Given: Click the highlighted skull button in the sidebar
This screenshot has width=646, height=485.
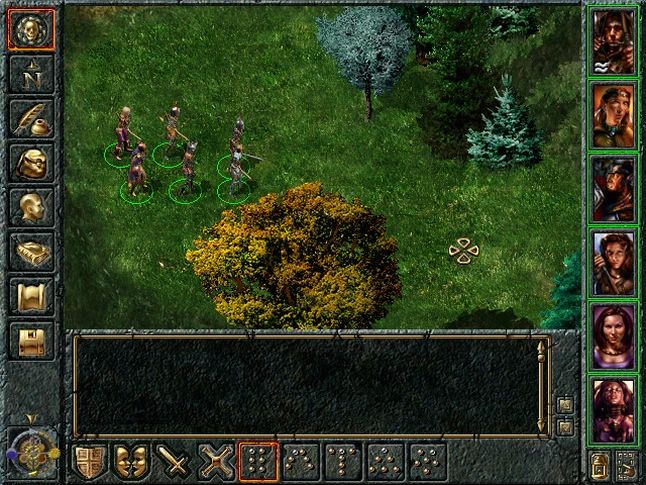Looking at the screenshot, I should [30, 30].
